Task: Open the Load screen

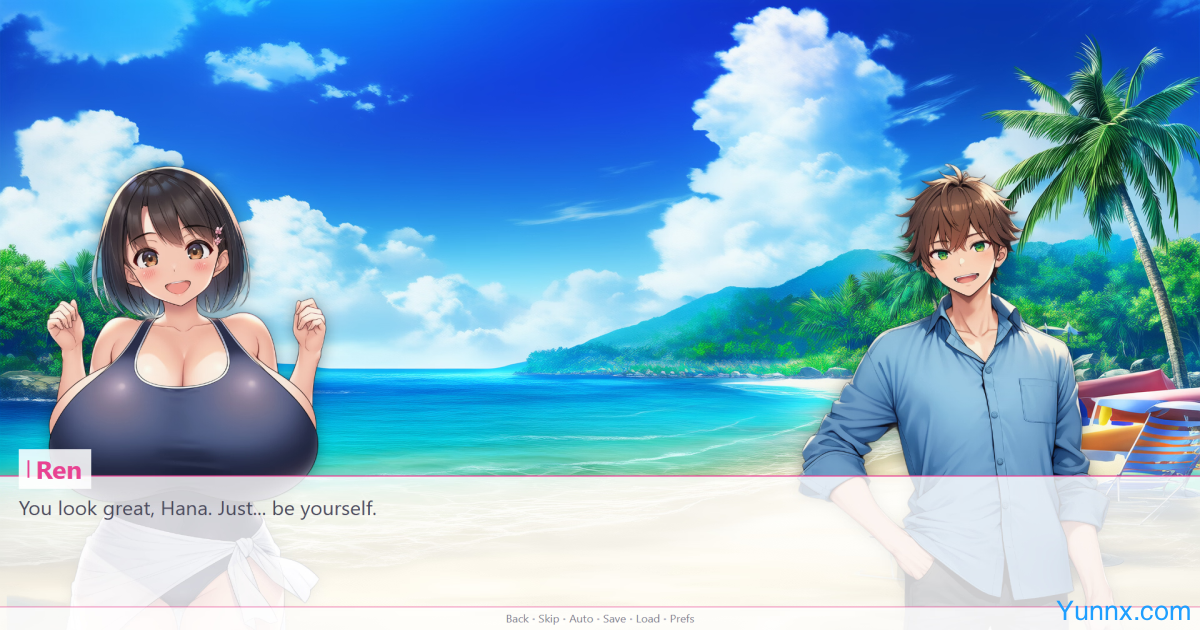Action: [x=647, y=619]
